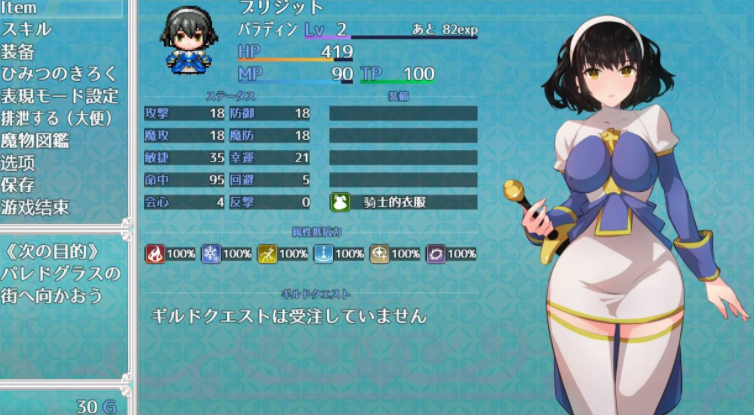Open 选项 options menu
The image size is (754, 415).
(x=19, y=162)
